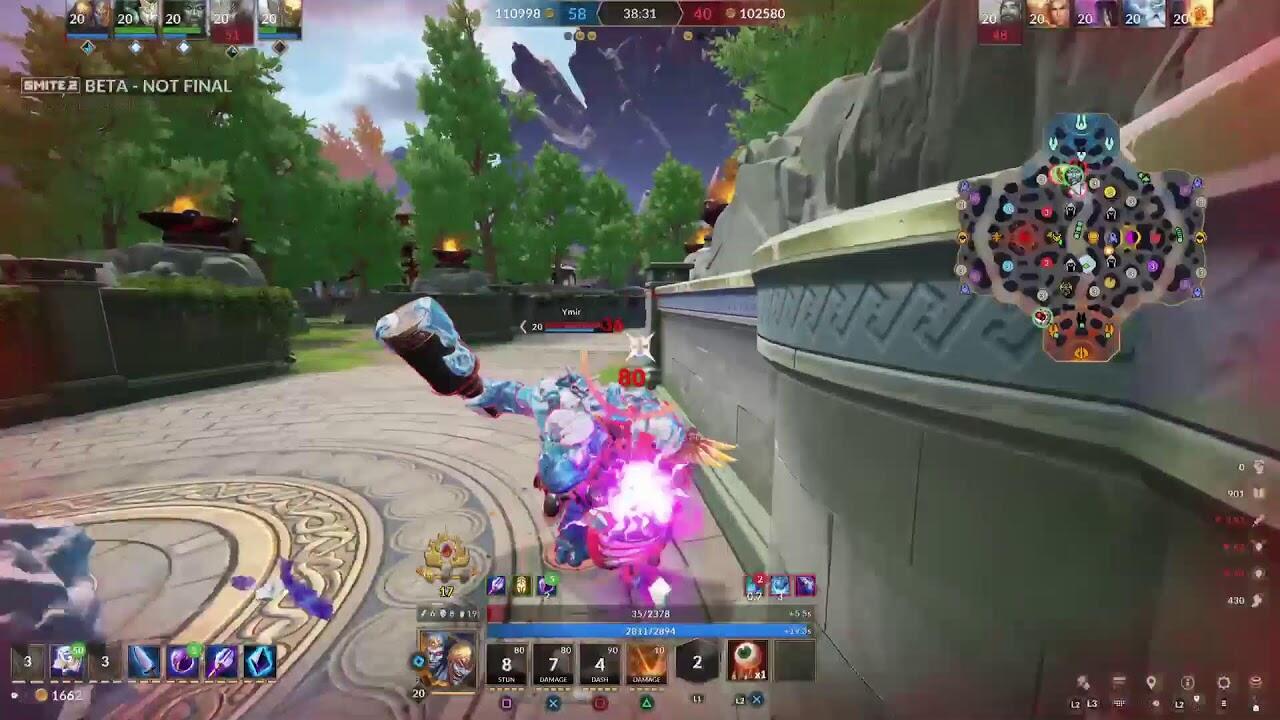The width and height of the screenshot is (1280, 720).
Task: Select the god portrait beside the ability bar
Action: click(x=447, y=660)
